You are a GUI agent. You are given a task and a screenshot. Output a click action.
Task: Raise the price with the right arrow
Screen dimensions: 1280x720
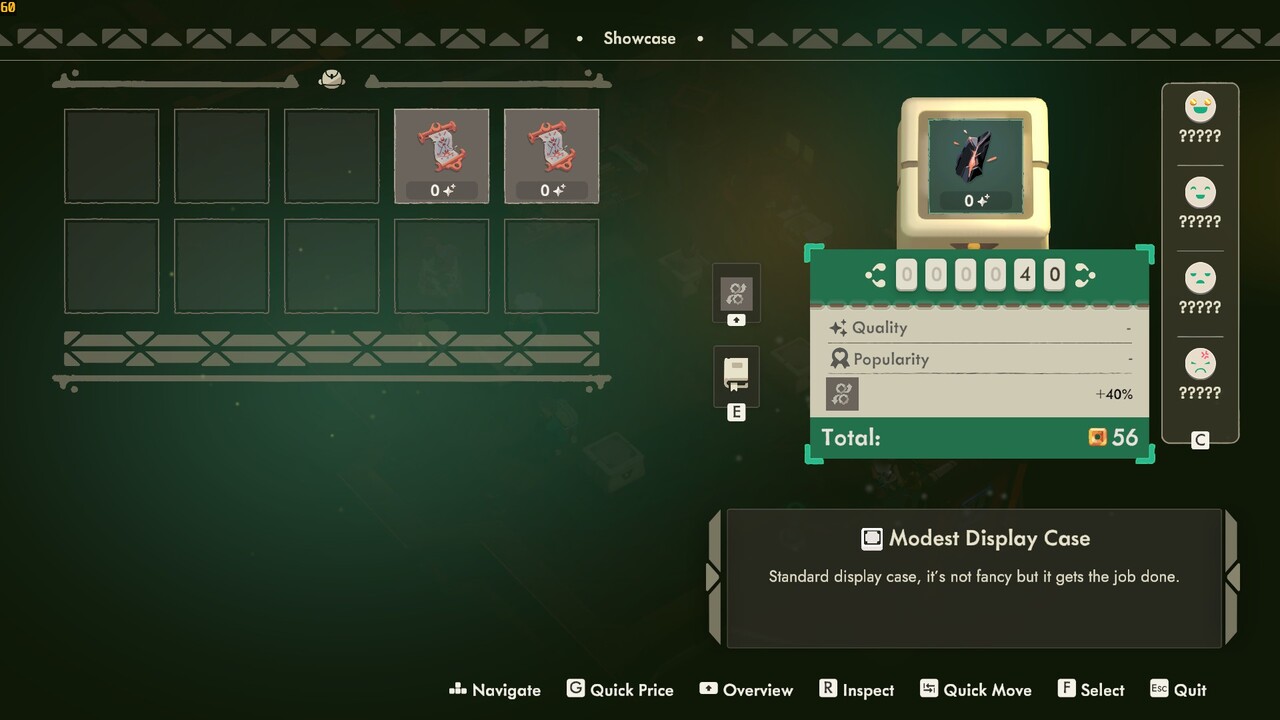coord(1084,276)
